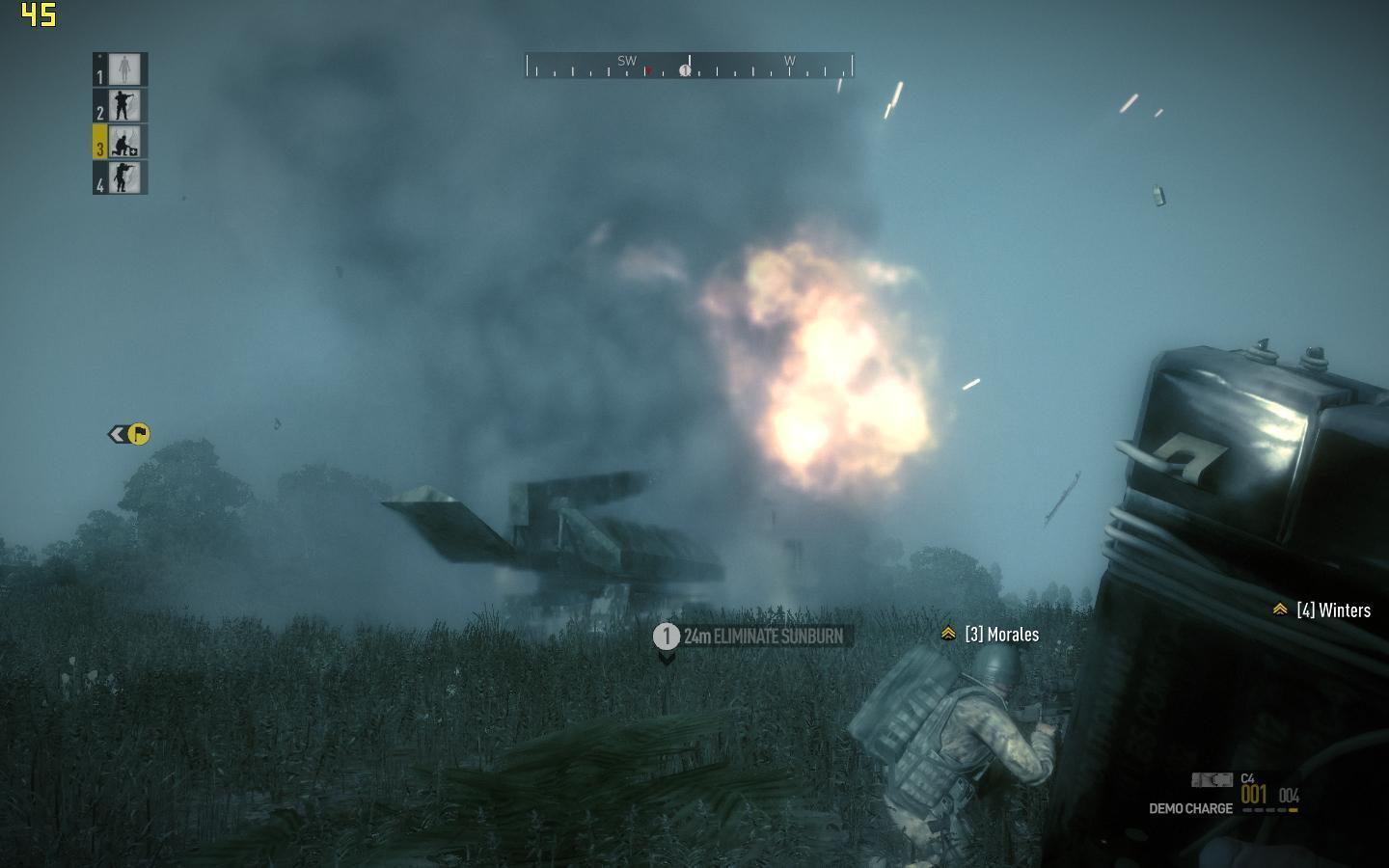Click the compass heading bar
The image size is (1389, 868).
click(x=689, y=66)
